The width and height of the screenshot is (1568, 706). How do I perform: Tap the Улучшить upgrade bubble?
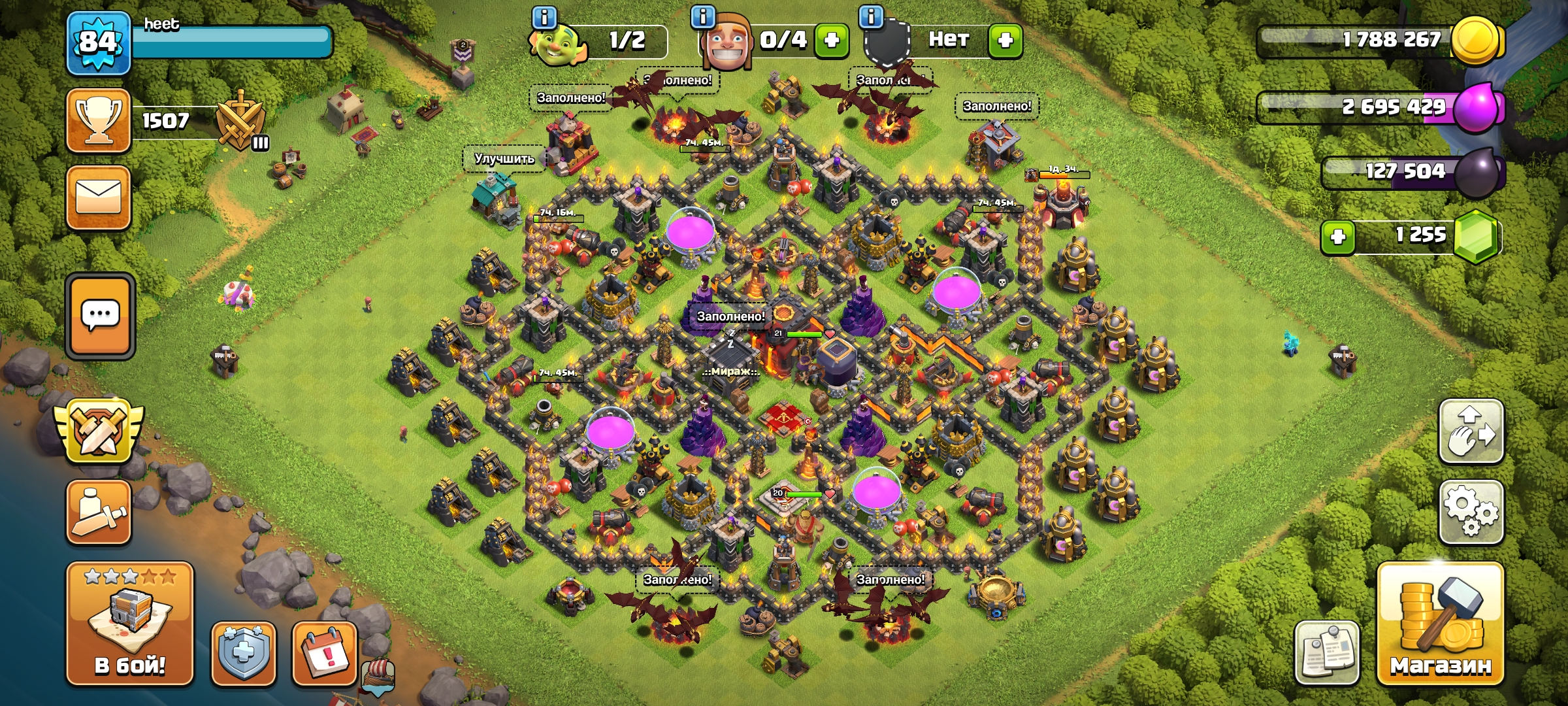pos(504,159)
